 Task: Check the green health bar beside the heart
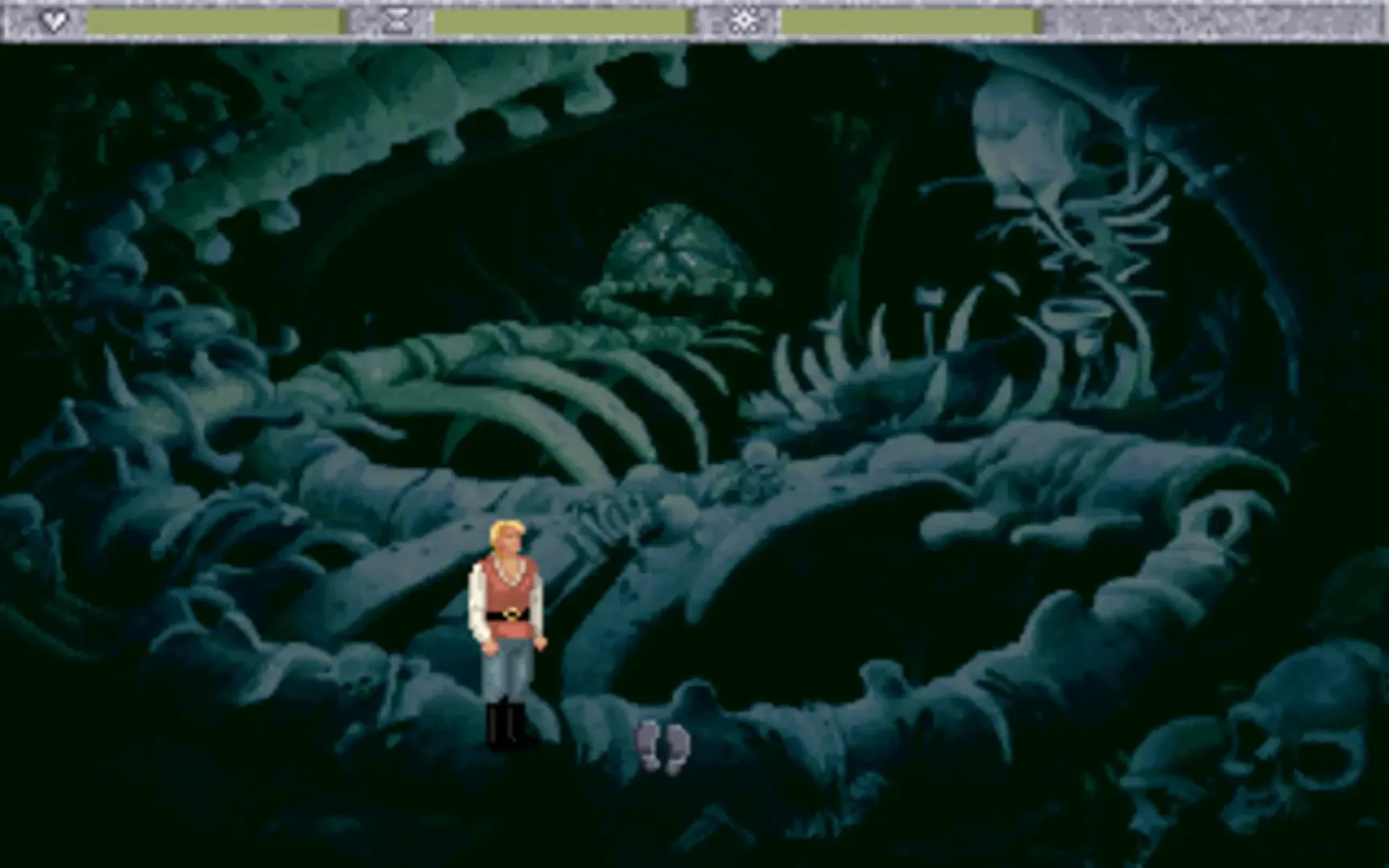(213, 18)
